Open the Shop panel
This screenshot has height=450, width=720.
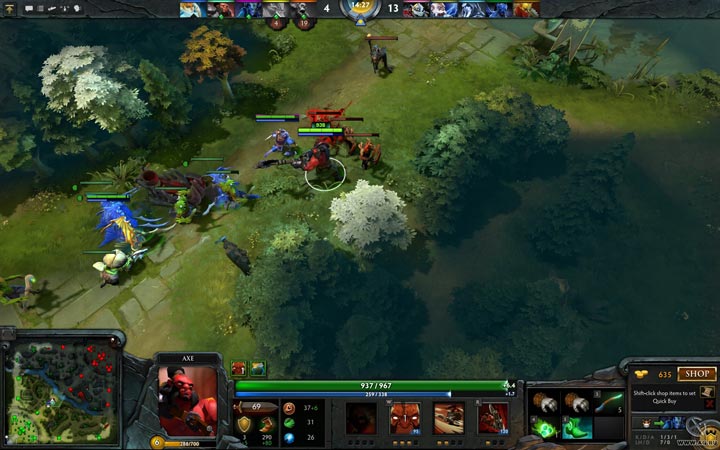pyautogui.click(x=696, y=374)
